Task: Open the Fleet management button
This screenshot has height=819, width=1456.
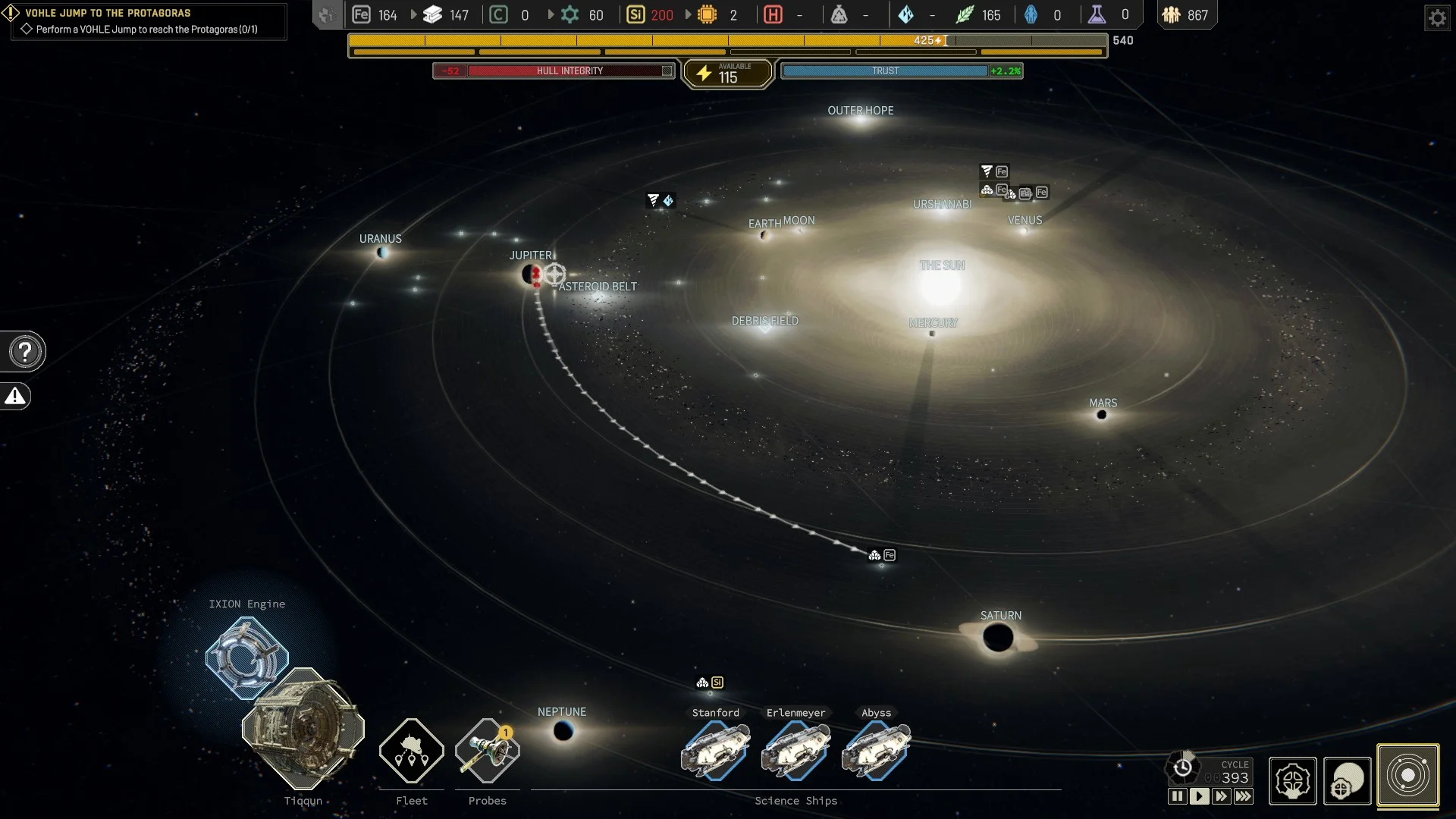Action: [411, 751]
